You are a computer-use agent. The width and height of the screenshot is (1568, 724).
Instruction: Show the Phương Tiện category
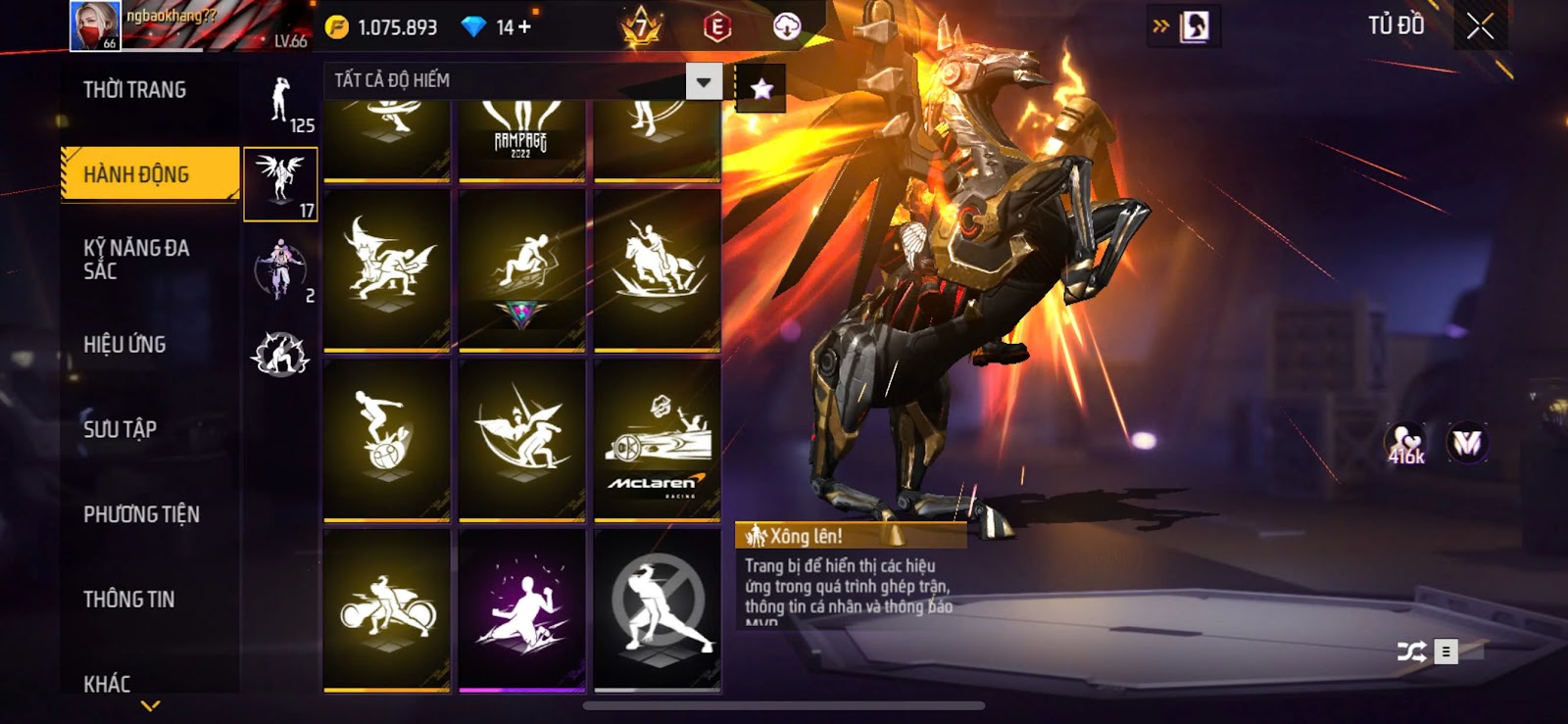pos(141,514)
